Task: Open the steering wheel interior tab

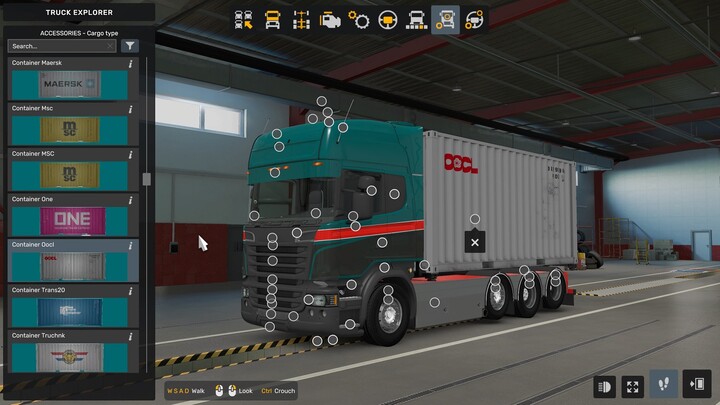Action: point(388,19)
